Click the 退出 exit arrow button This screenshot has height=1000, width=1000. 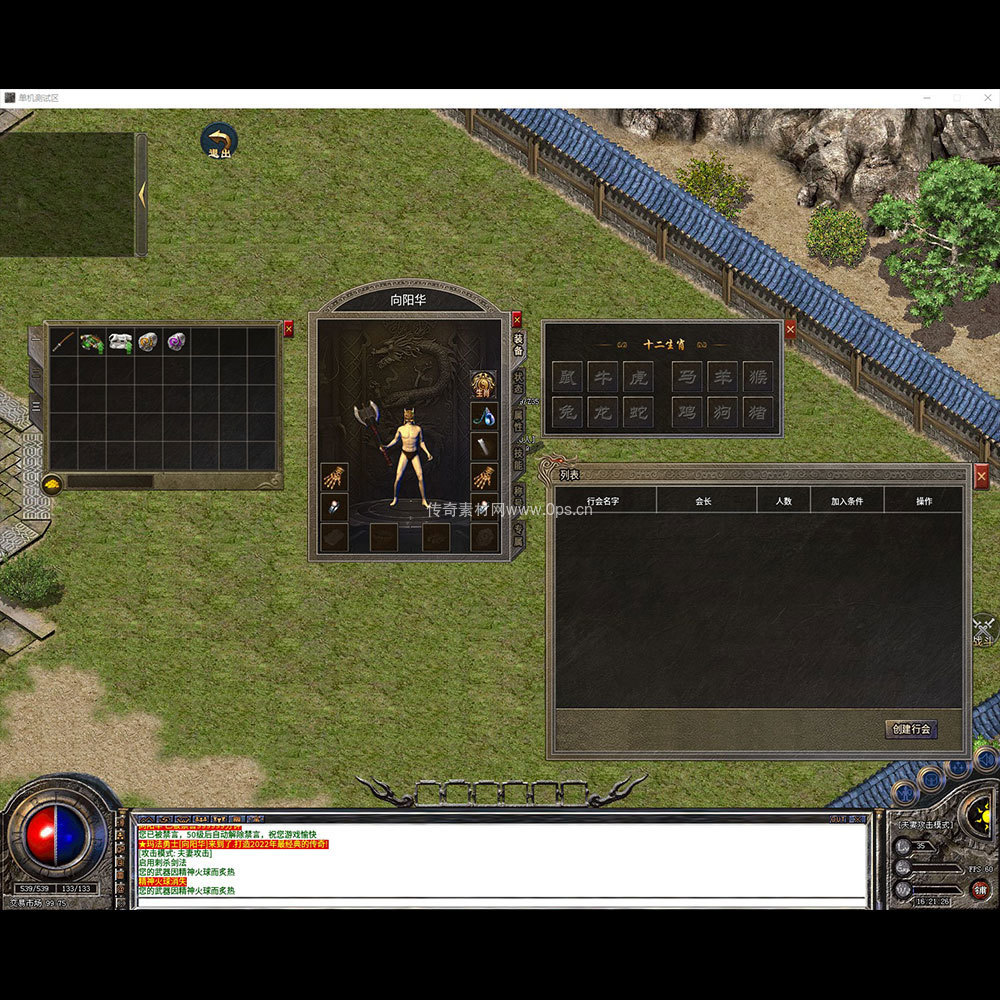(x=219, y=141)
